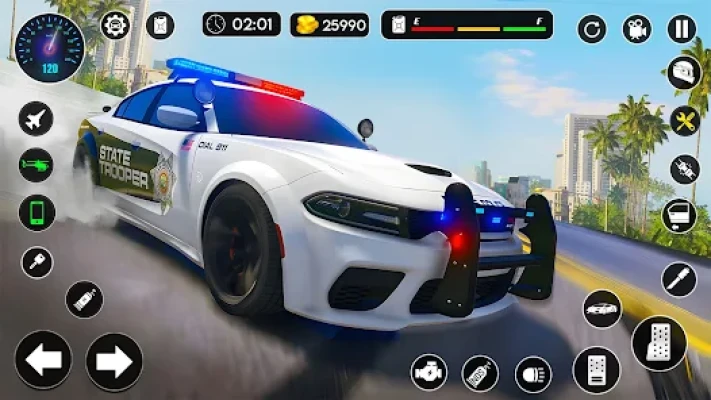Step on the brake pedal
The width and height of the screenshot is (711, 400).
pos(596,370)
